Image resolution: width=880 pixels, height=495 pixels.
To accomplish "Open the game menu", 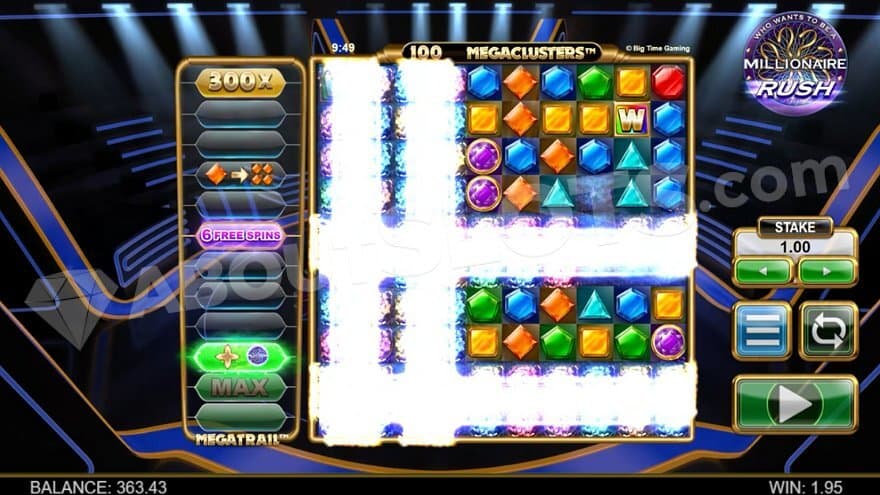I will pos(762,331).
